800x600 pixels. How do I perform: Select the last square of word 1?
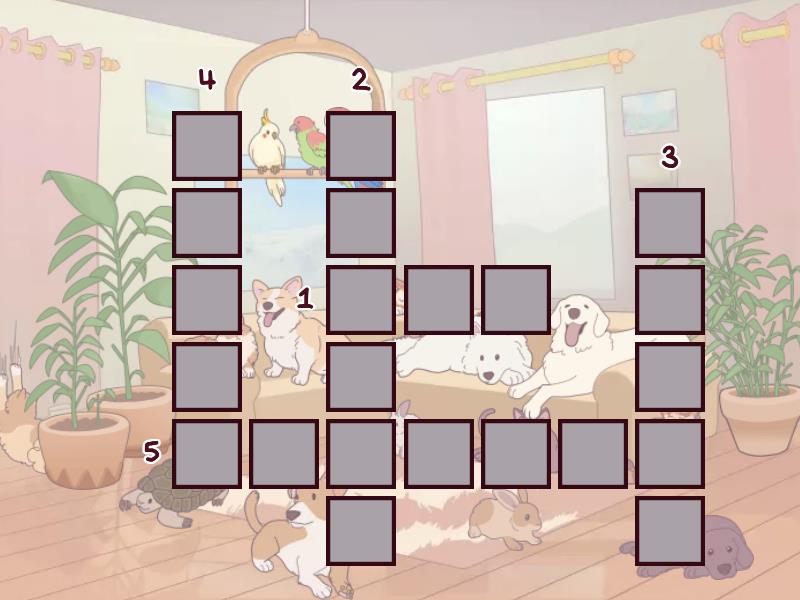pos(516,300)
